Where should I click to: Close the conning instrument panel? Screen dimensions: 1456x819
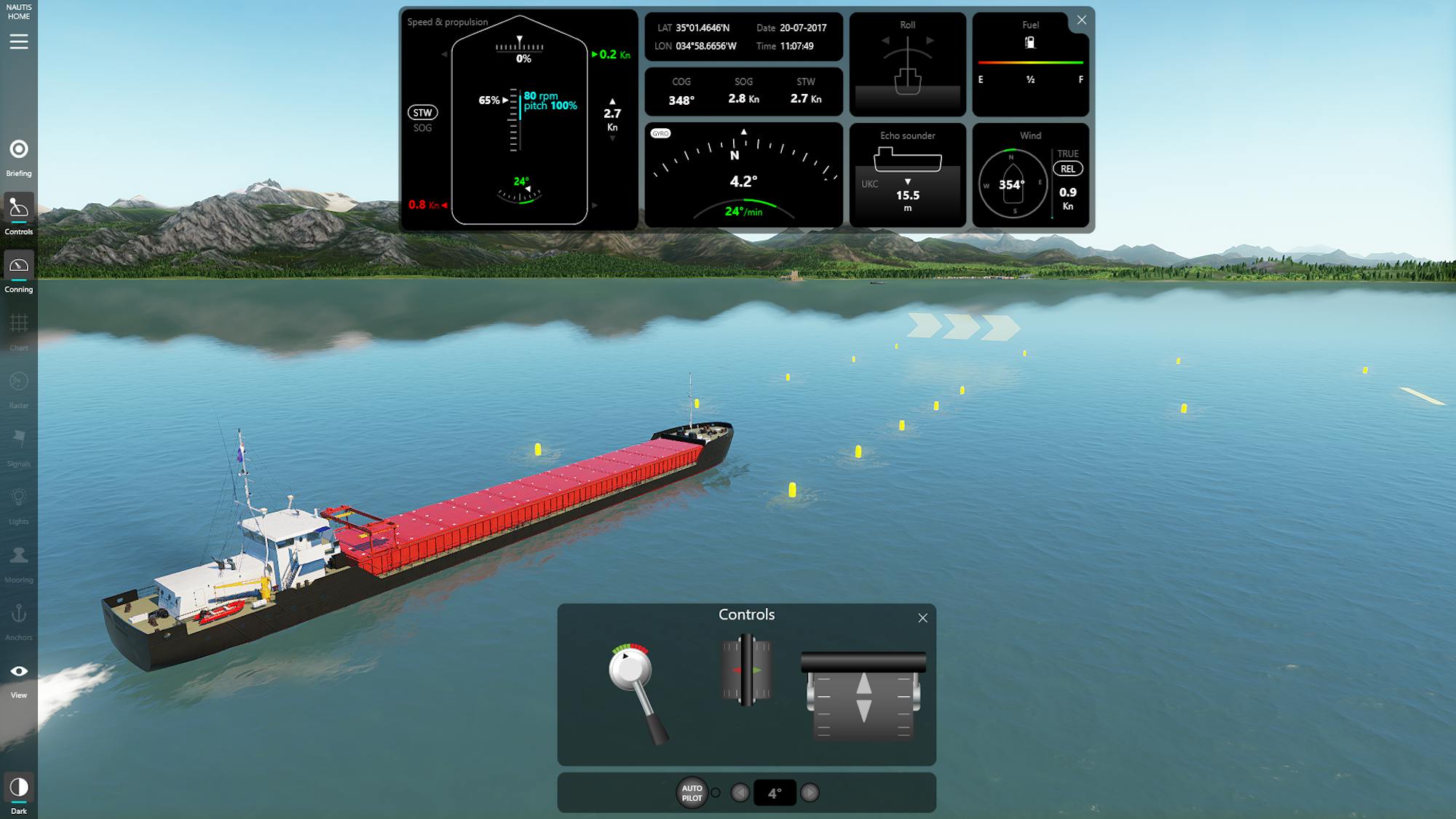coord(1082,20)
